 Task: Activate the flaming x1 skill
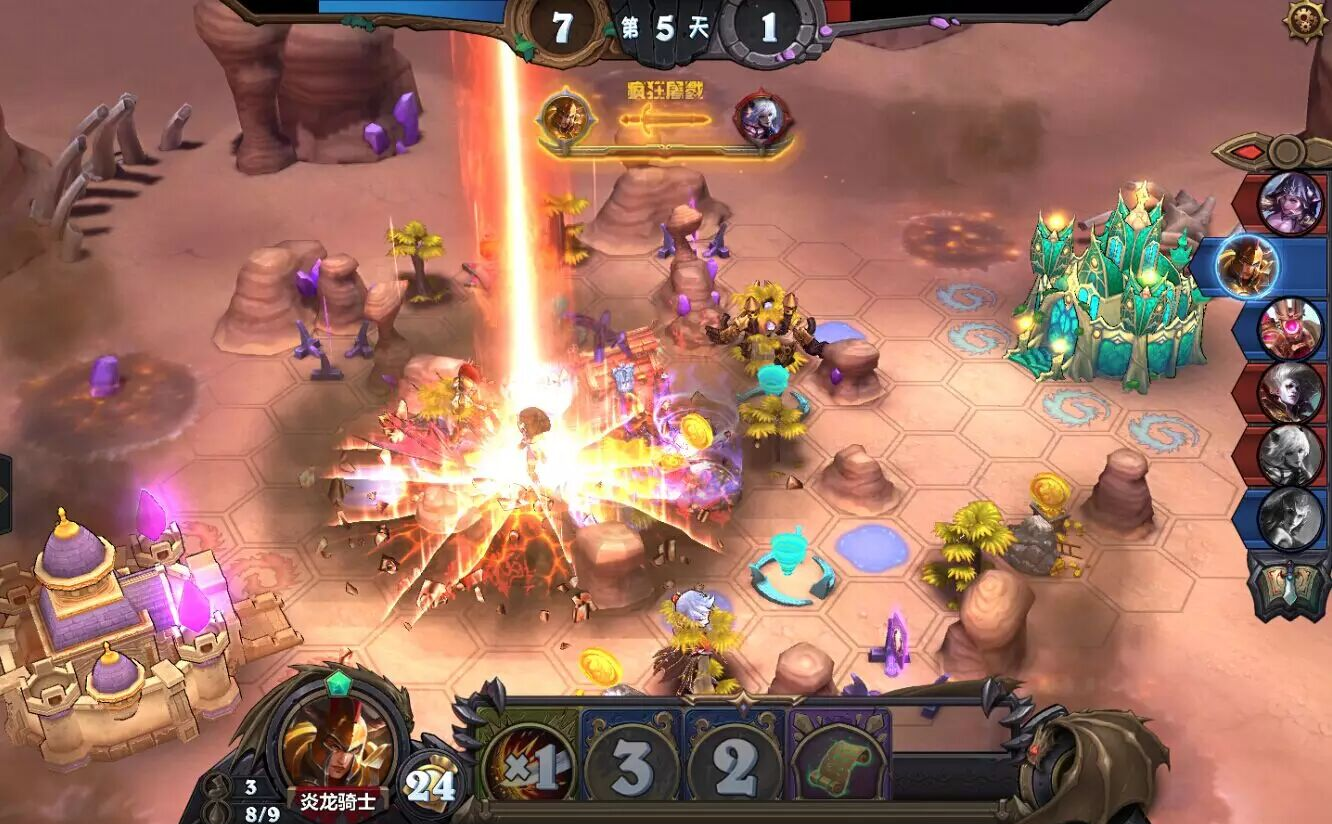point(527,767)
